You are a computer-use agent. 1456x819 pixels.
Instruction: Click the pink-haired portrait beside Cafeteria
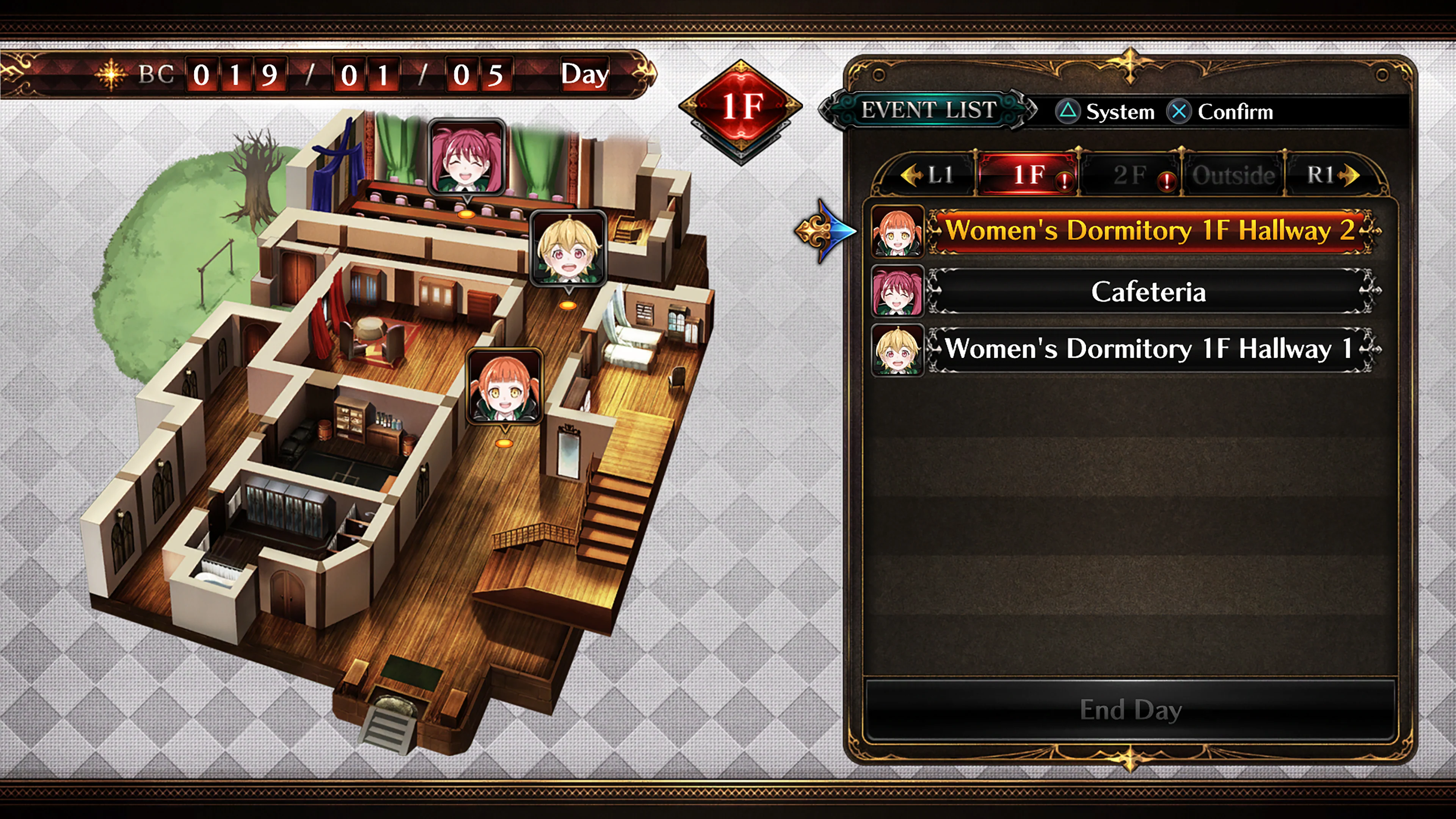897,291
